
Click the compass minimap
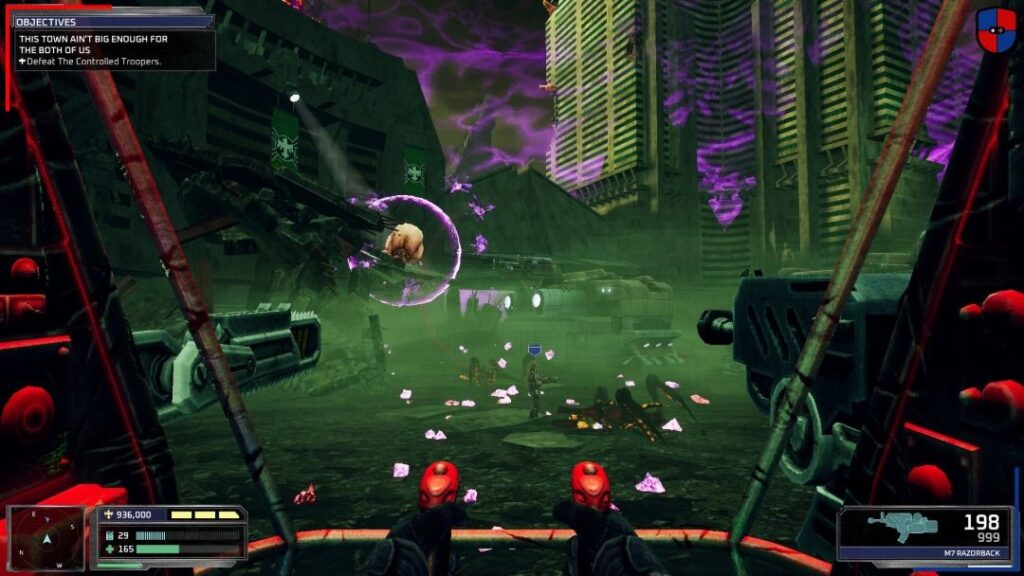point(46,539)
